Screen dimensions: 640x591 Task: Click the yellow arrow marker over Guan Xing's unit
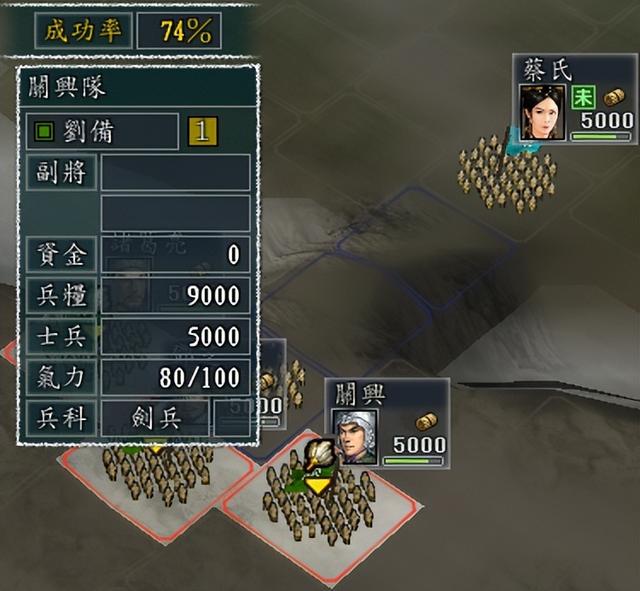[x=320, y=484]
